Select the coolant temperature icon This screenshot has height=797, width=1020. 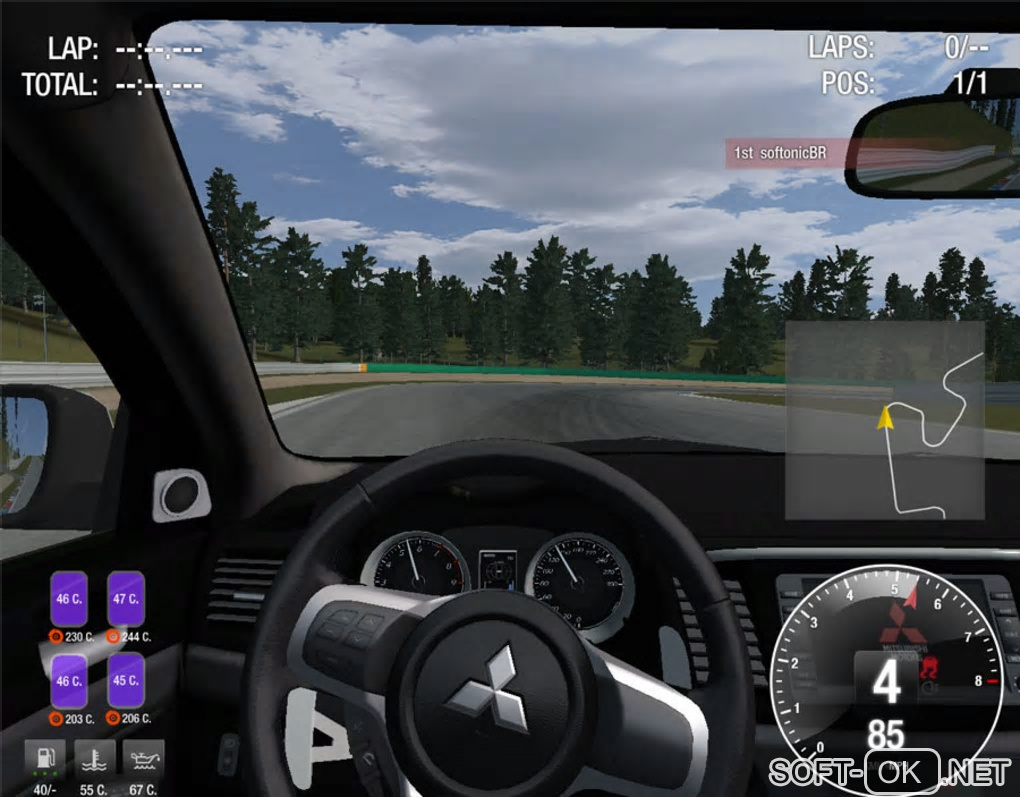coord(94,759)
